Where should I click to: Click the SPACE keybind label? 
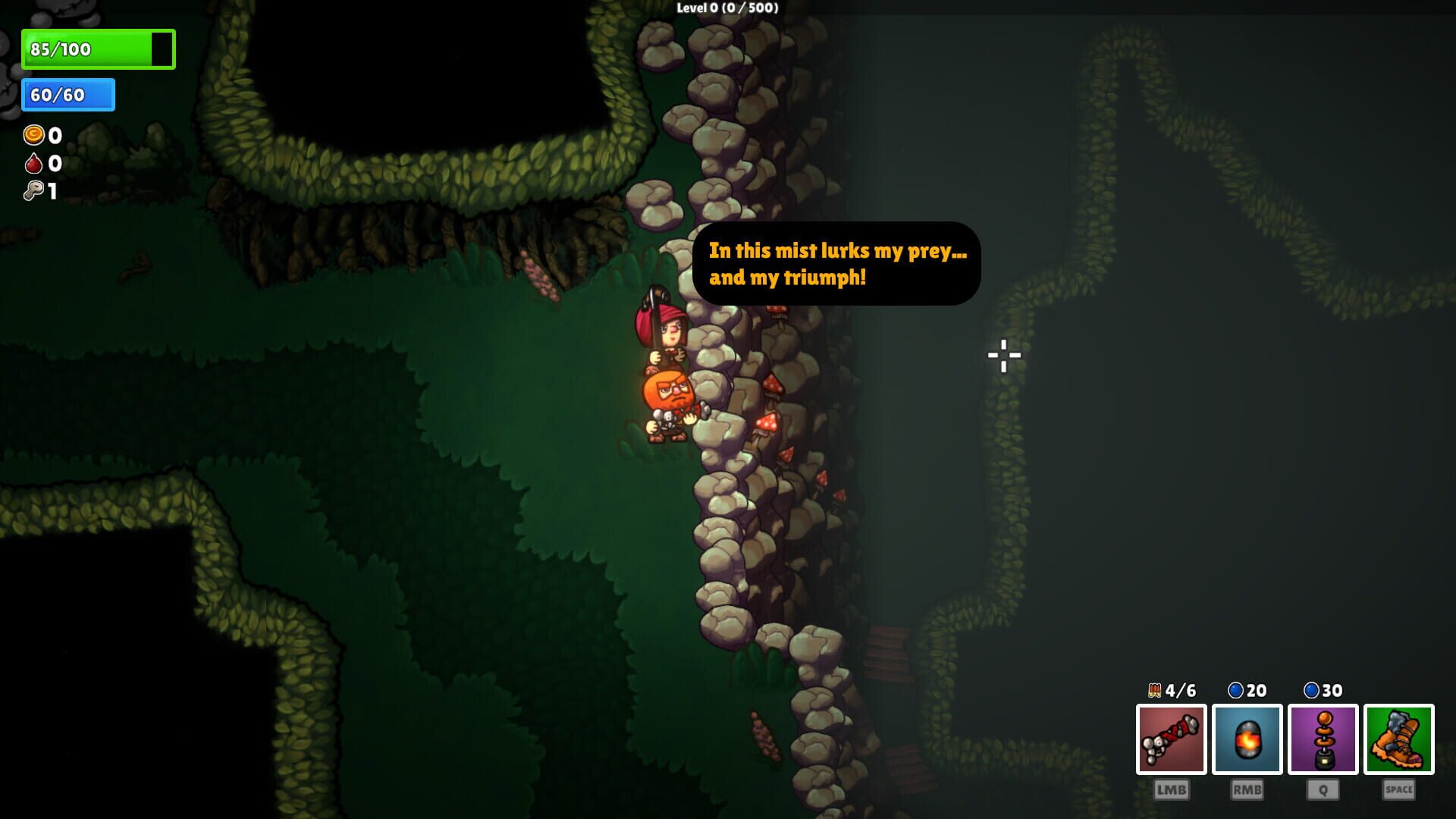(x=1400, y=789)
